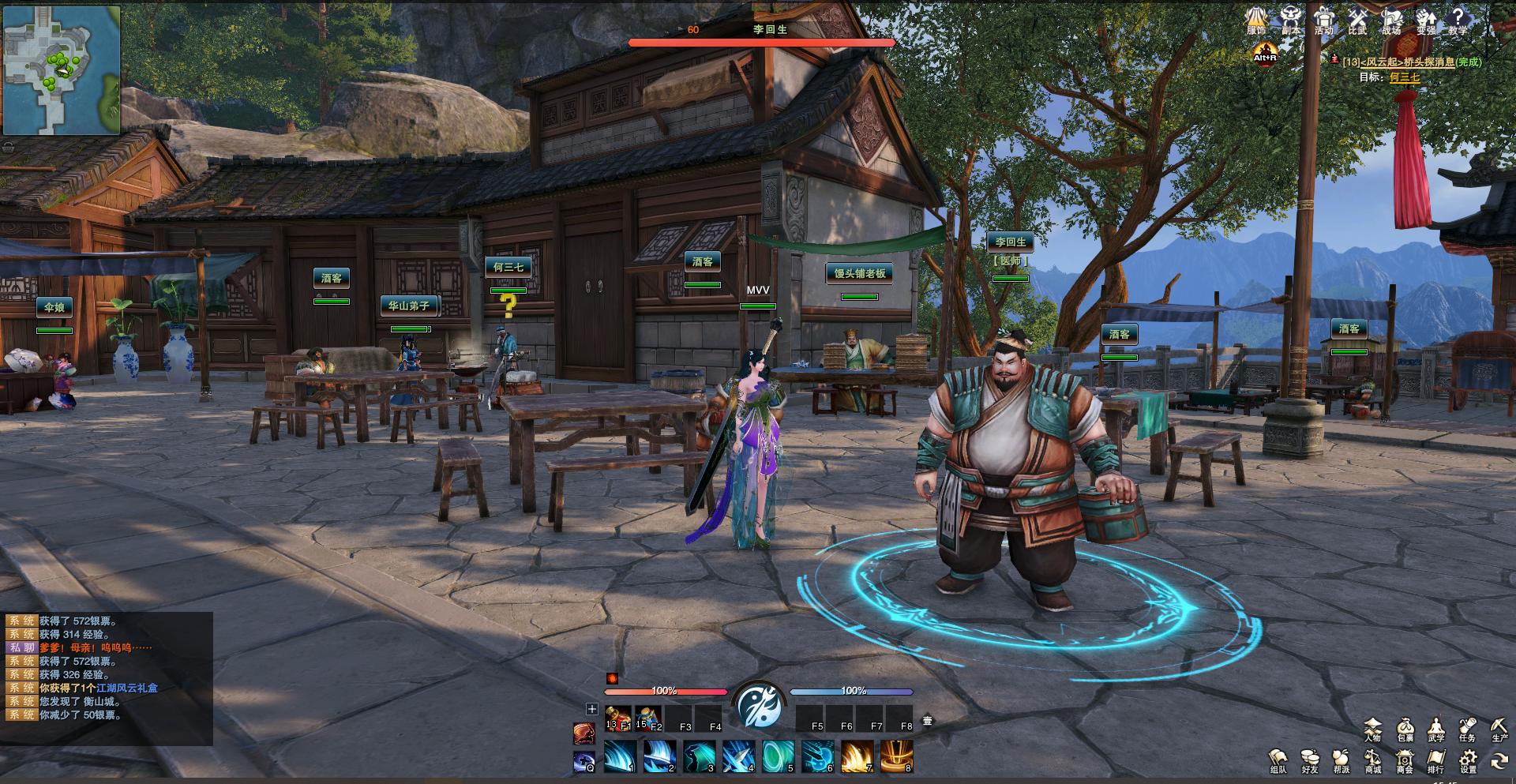The image size is (1516, 784).
Task: Click the 教学 tutorial question mark icon
Action: pos(1458,19)
